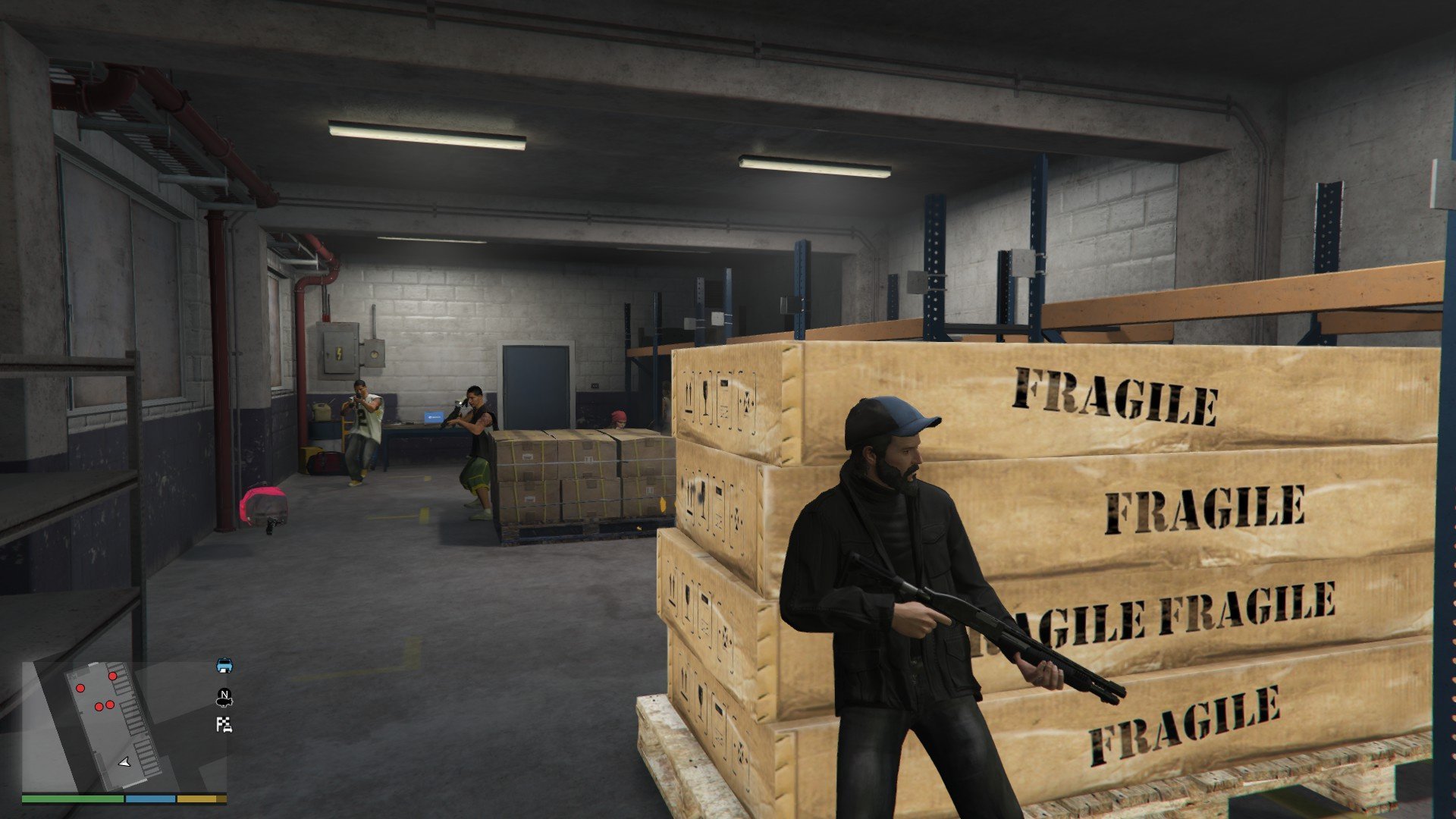
Task: Select the topmost red enemy blip on the minimap
Action: coord(113,675)
